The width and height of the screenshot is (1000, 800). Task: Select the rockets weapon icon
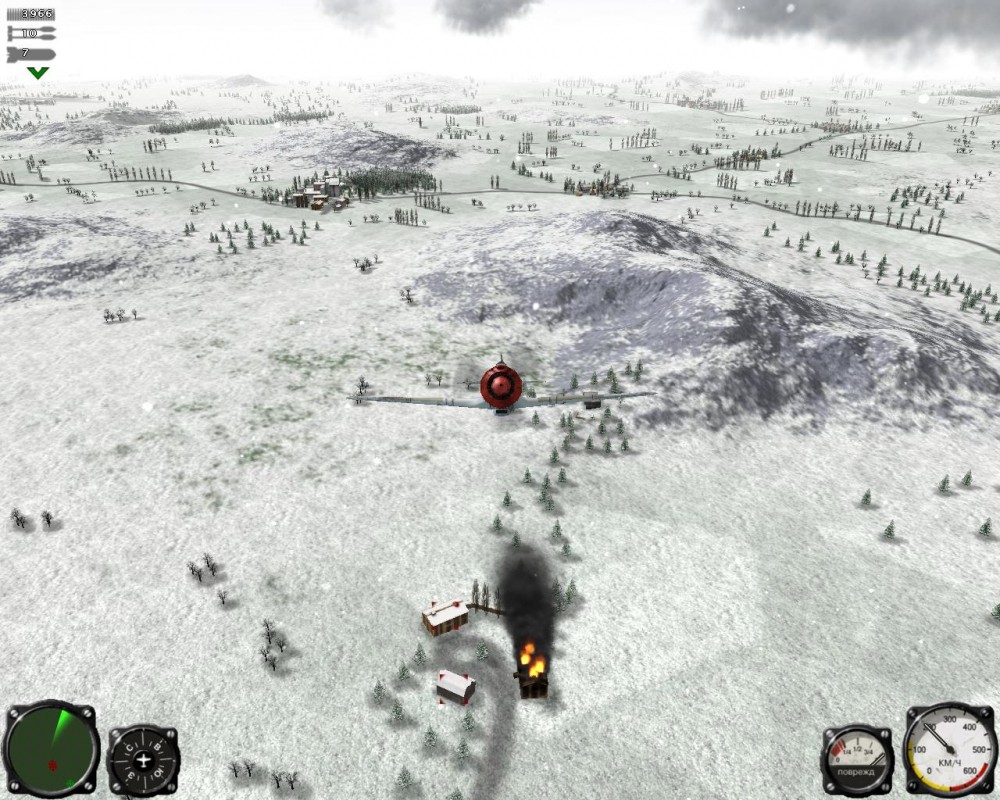[31, 33]
